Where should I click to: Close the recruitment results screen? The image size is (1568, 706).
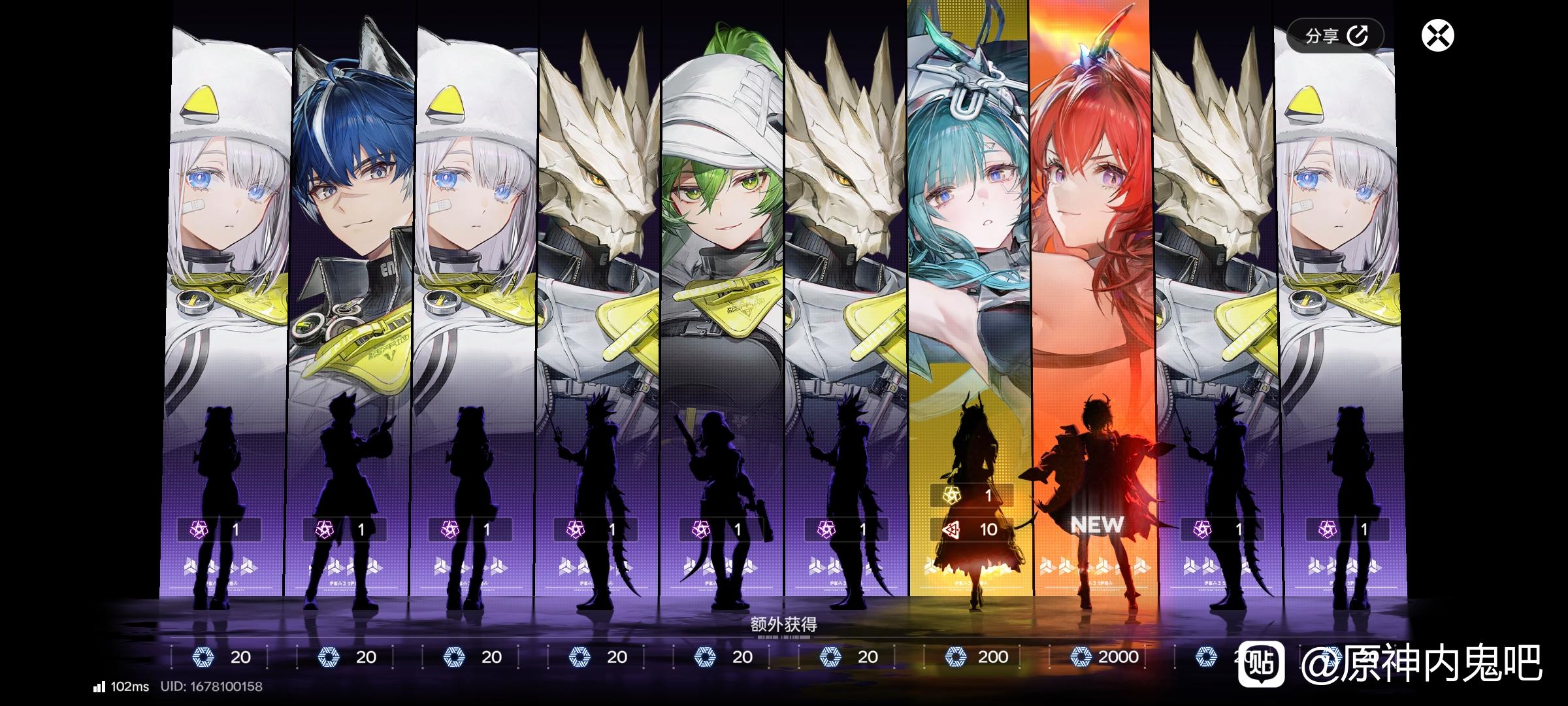coord(1437,35)
